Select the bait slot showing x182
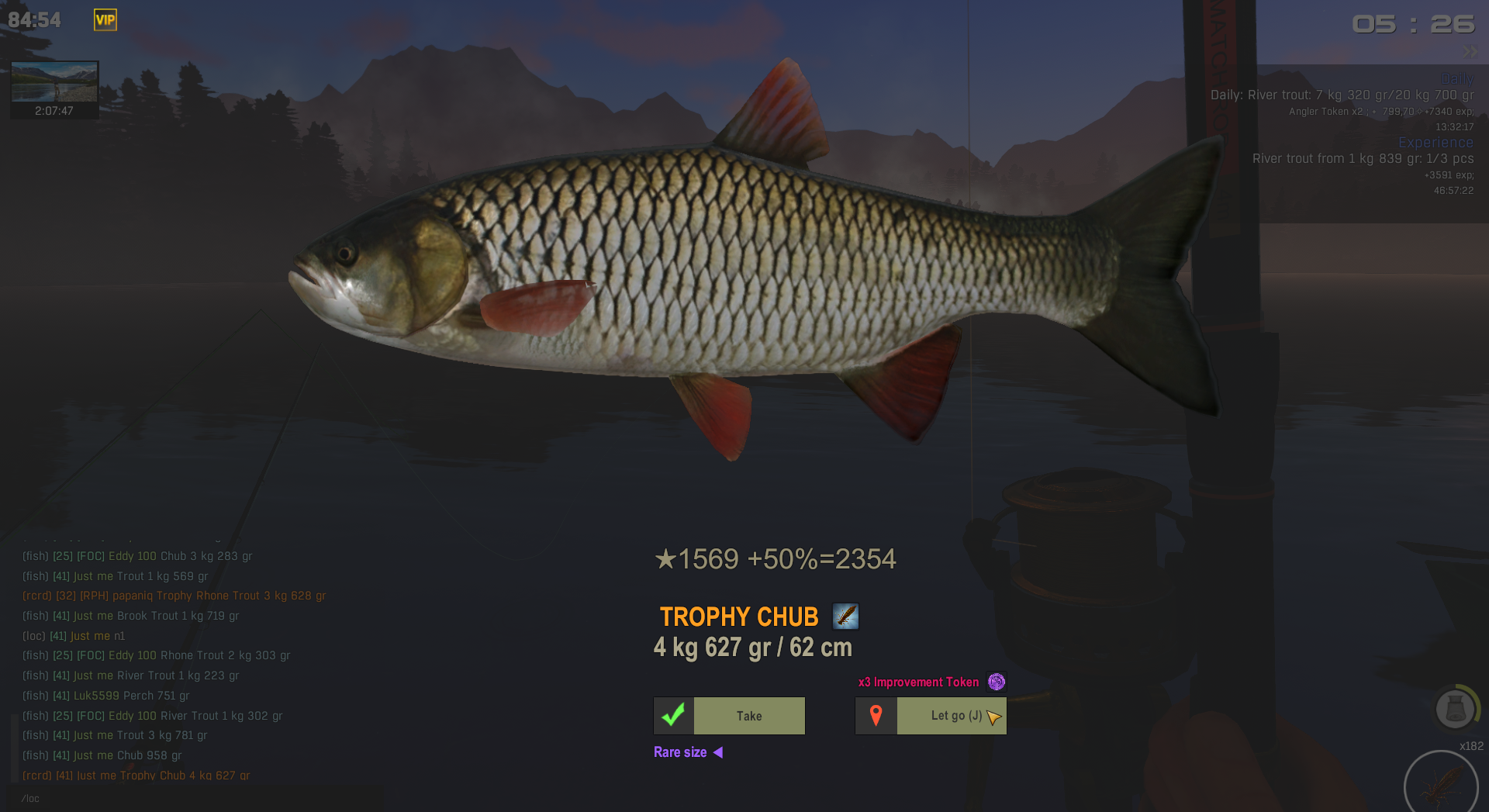Image resolution: width=1489 pixels, height=812 pixels. point(1440,785)
